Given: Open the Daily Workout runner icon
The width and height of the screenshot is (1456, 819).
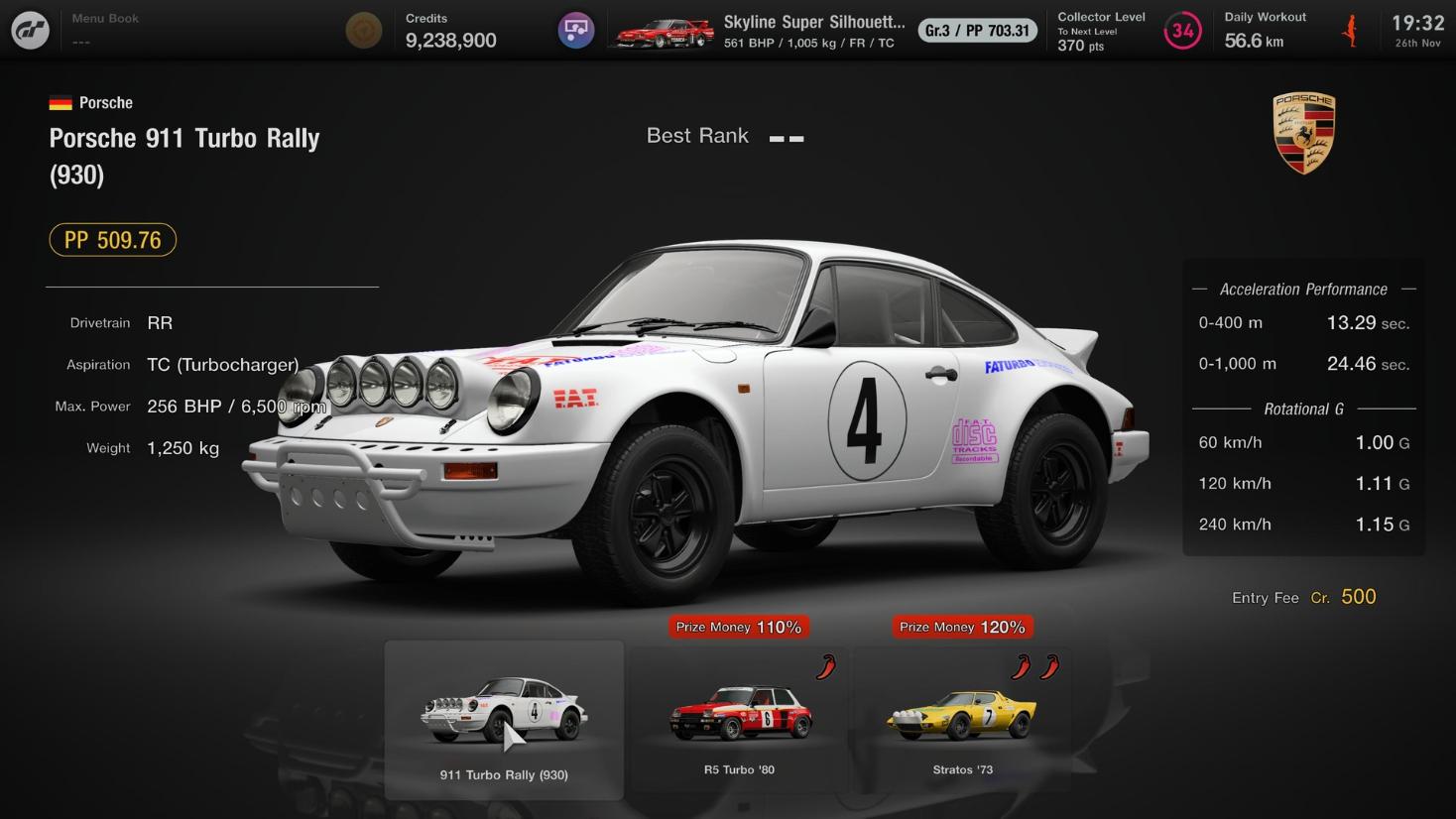Looking at the screenshot, I should pos(1351,30).
